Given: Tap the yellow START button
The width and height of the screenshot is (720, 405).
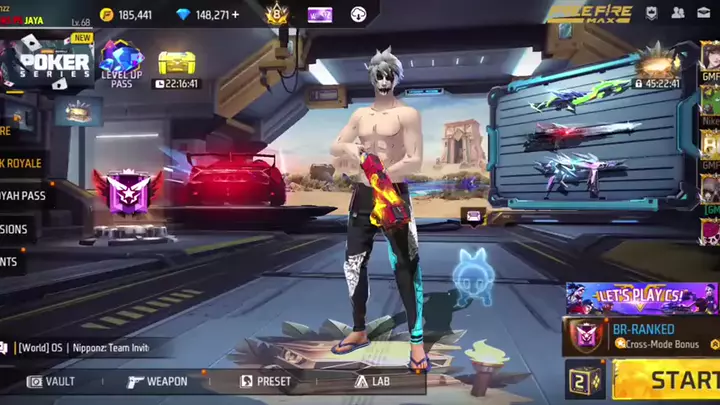Looking at the screenshot, I should click(668, 379).
